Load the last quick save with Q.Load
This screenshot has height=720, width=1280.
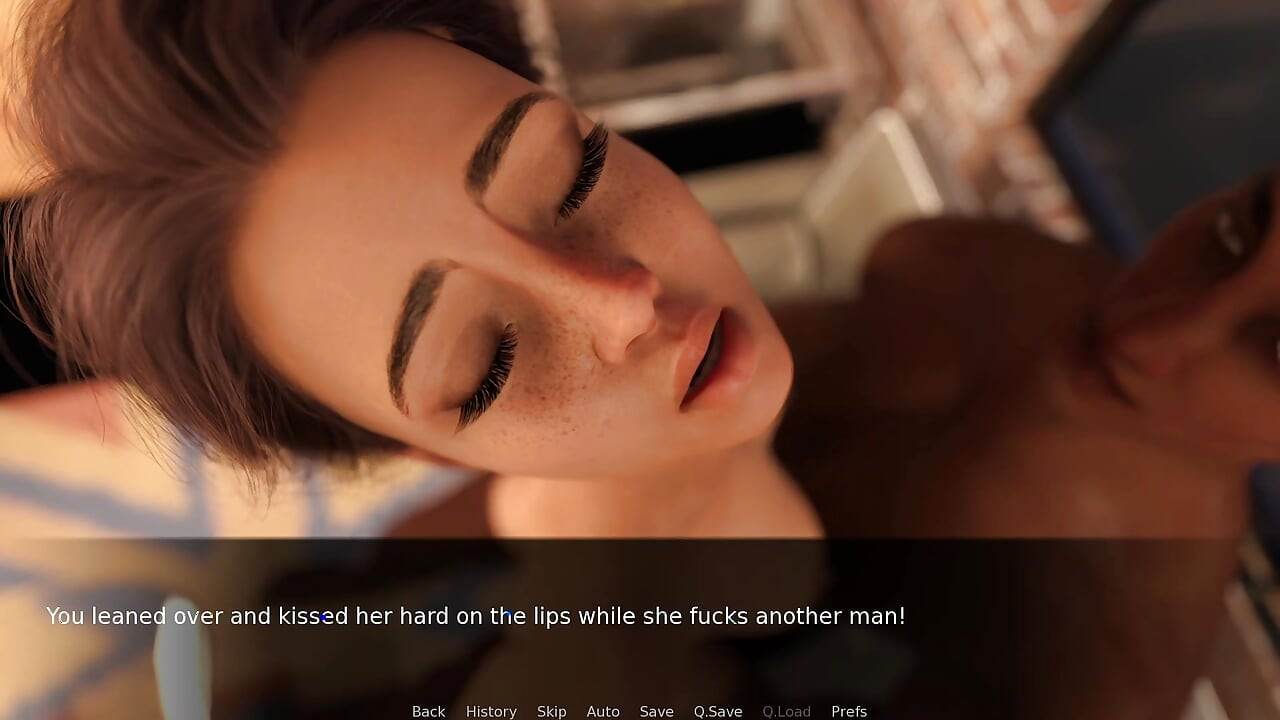click(786, 711)
